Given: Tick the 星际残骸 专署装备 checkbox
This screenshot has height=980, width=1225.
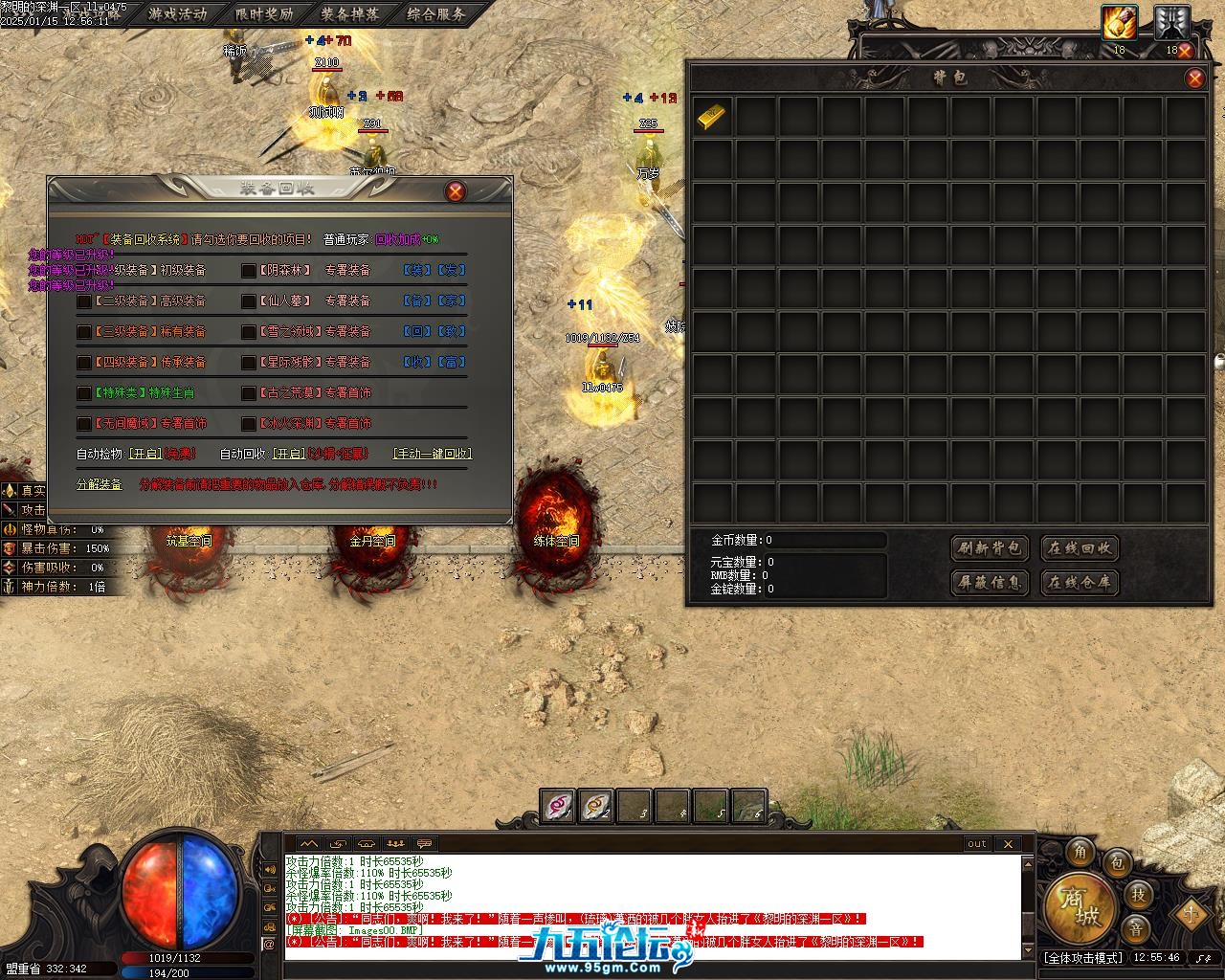Looking at the screenshot, I should click(249, 363).
